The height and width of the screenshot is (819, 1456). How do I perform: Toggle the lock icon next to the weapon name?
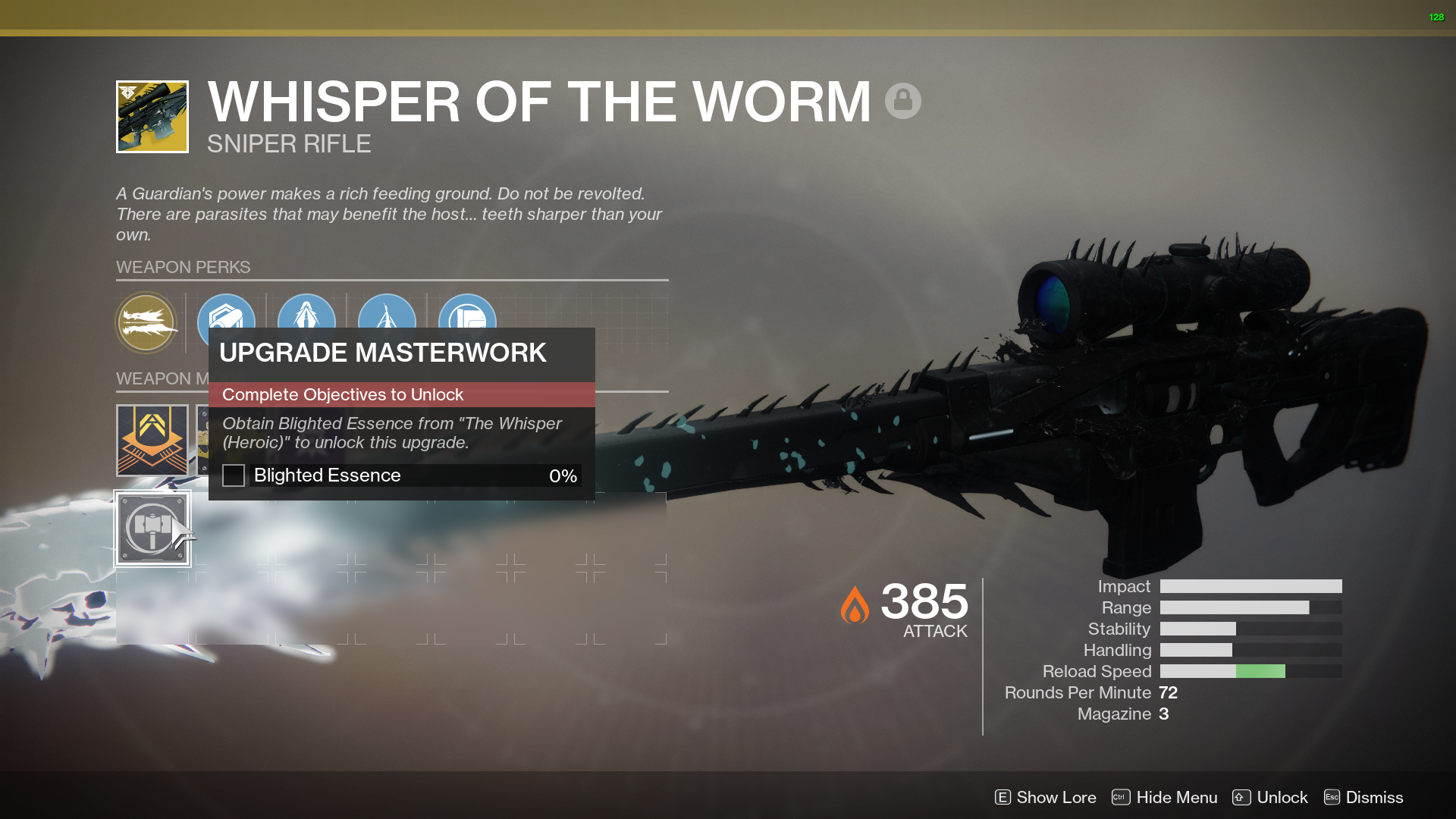tap(903, 101)
